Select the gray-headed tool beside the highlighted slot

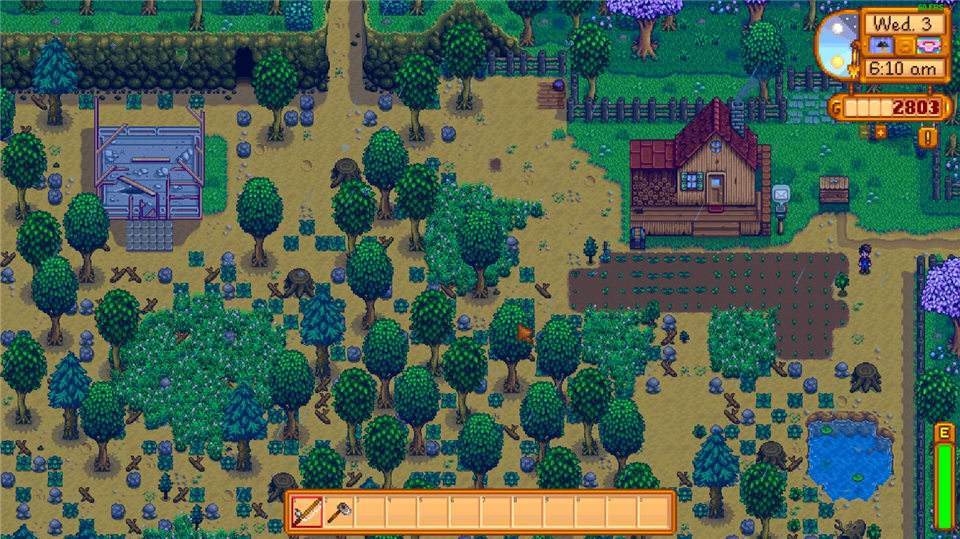click(x=339, y=512)
